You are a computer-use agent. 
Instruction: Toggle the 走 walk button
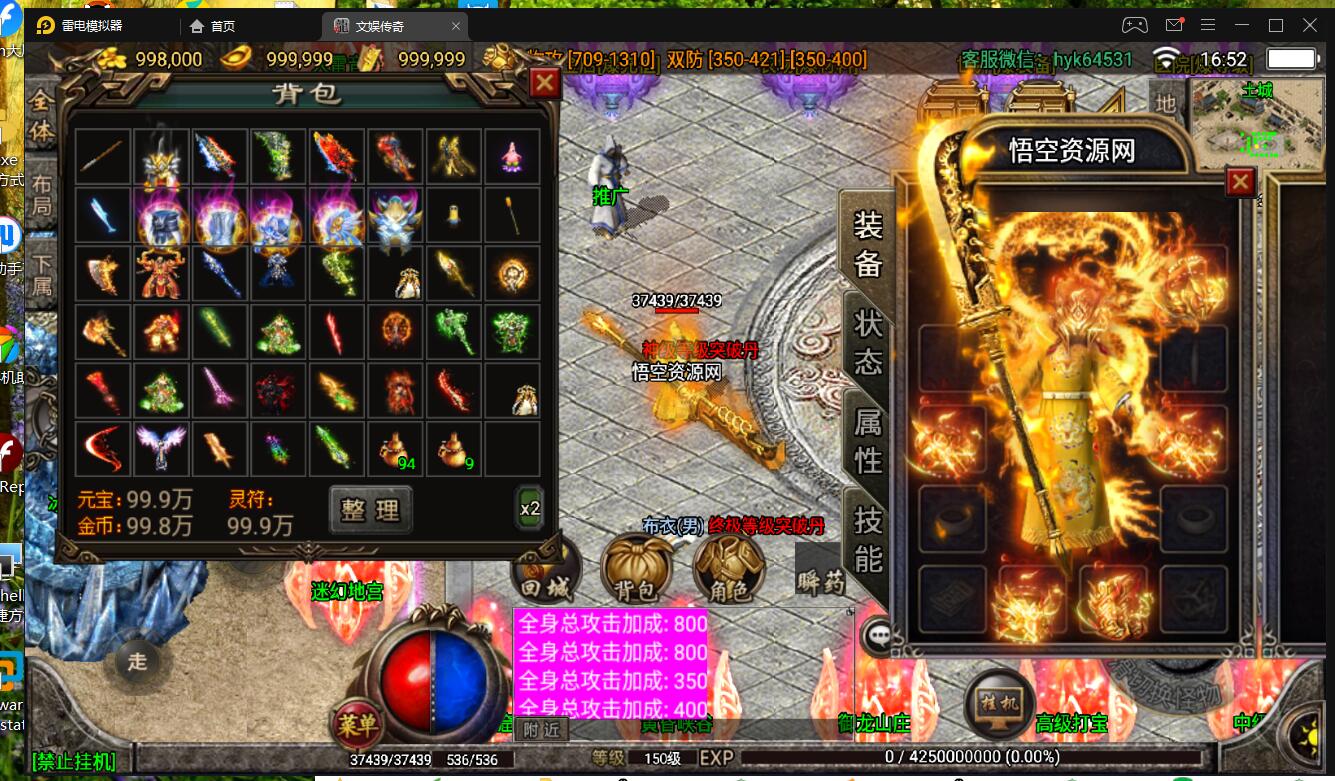tap(137, 661)
